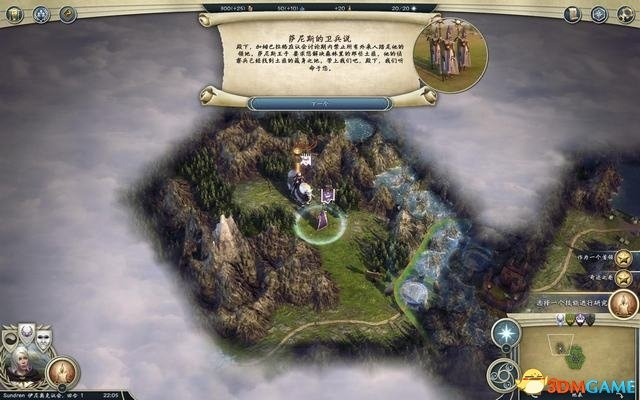This screenshot has height=400, width=640.
Task: Click the third top-left round button
Action: [68, 14]
